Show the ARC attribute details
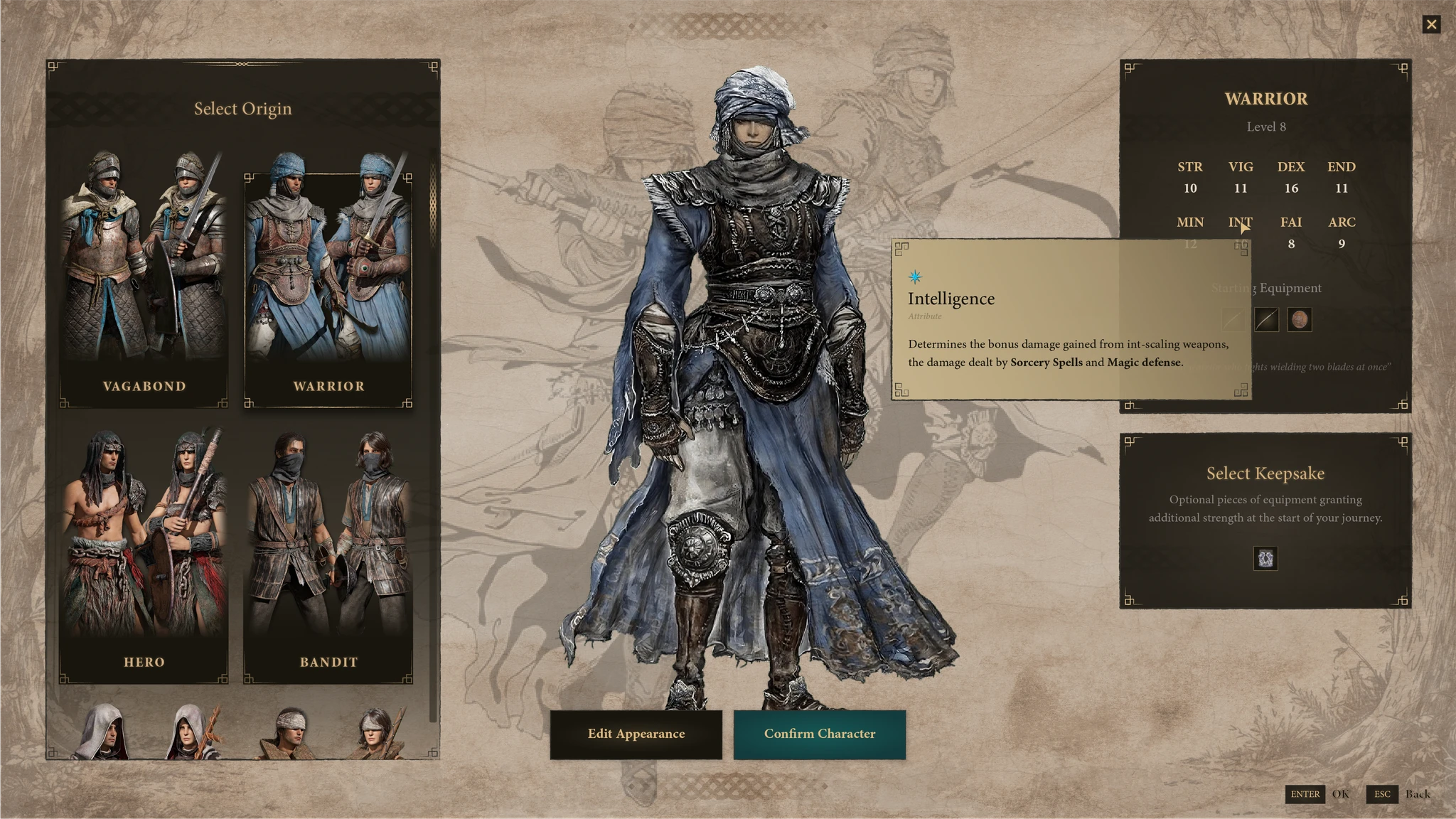Image resolution: width=1456 pixels, height=819 pixels. coord(1341,232)
